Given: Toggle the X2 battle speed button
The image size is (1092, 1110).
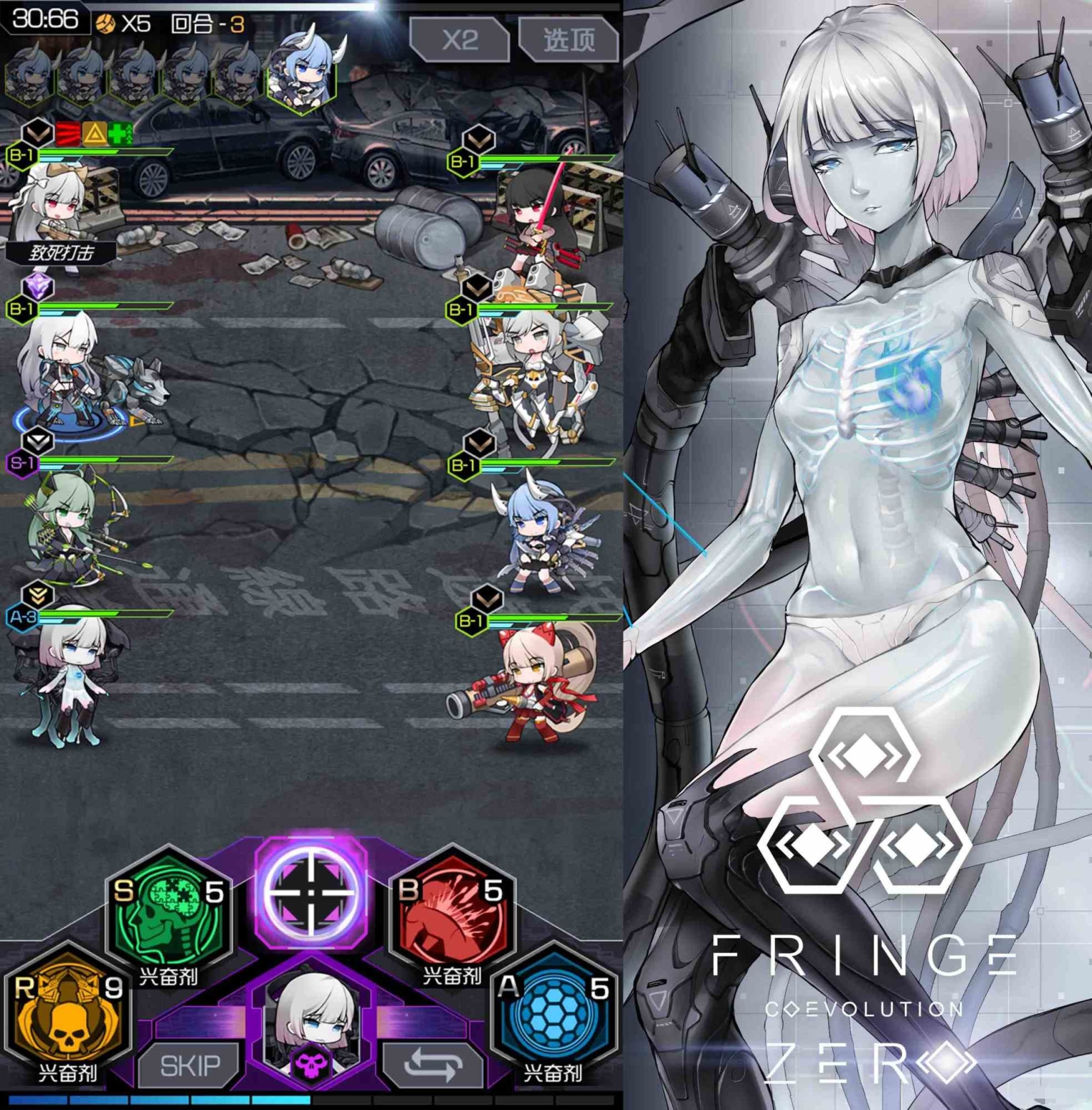Looking at the screenshot, I should [459, 40].
